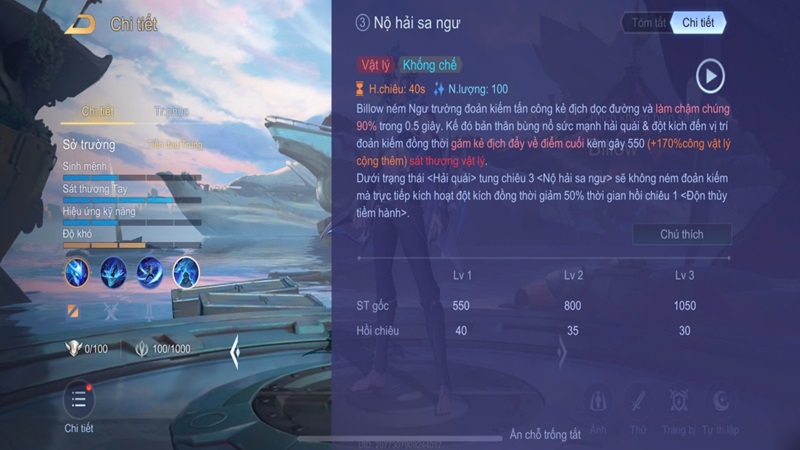Image resolution: width=800 pixels, height=450 pixels.
Task: Tap 'Ấn chỗ trống tắt' to dismiss details
Action: click(x=545, y=435)
